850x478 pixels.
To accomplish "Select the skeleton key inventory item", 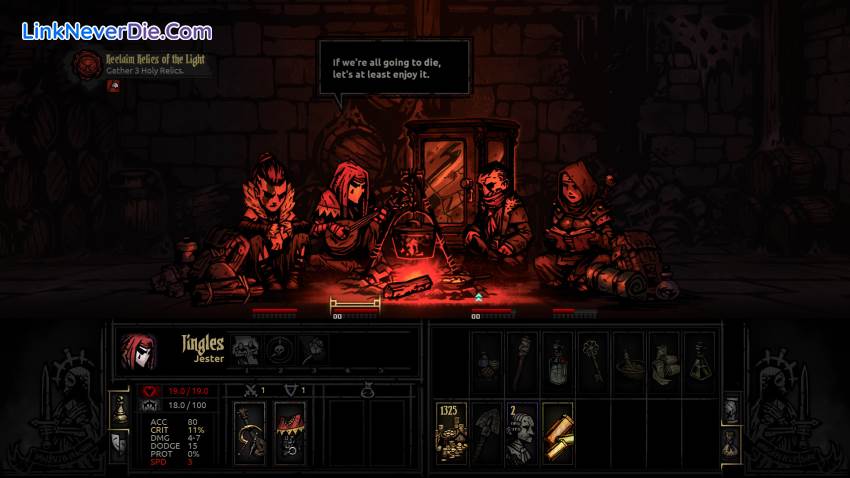I will click(x=594, y=362).
